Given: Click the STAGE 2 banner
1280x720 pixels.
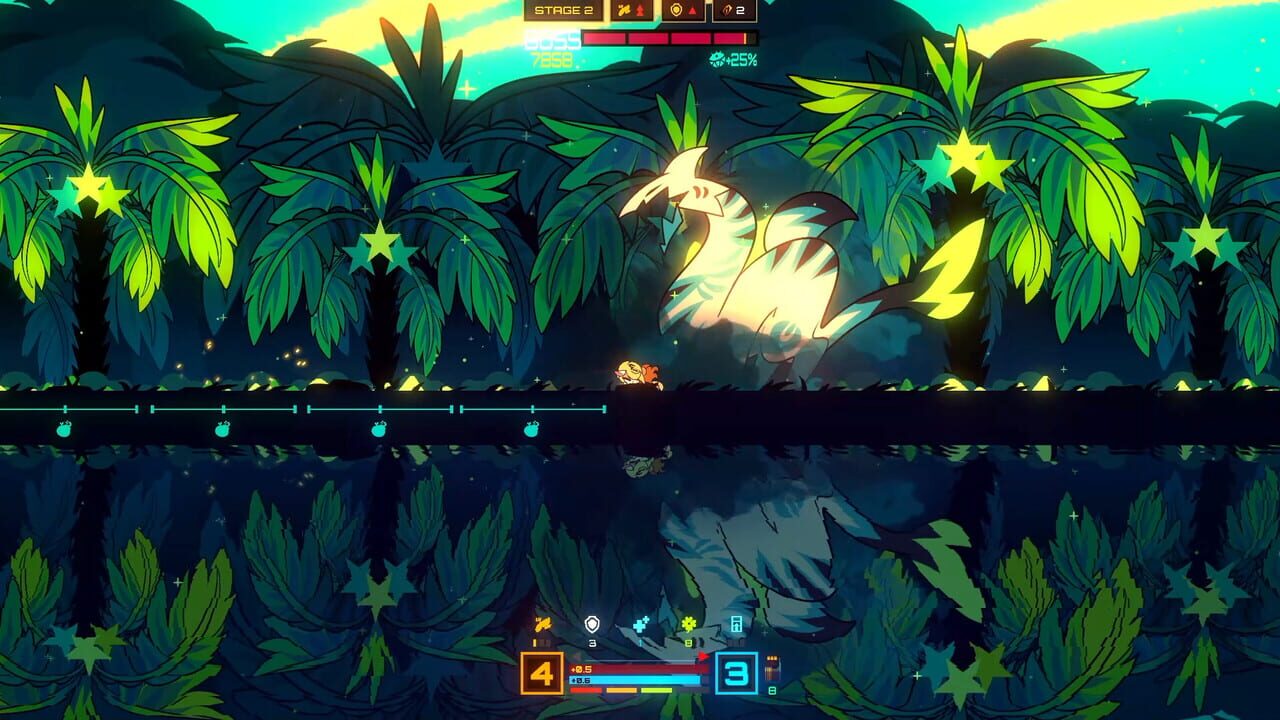Looking at the screenshot, I should (x=565, y=11).
